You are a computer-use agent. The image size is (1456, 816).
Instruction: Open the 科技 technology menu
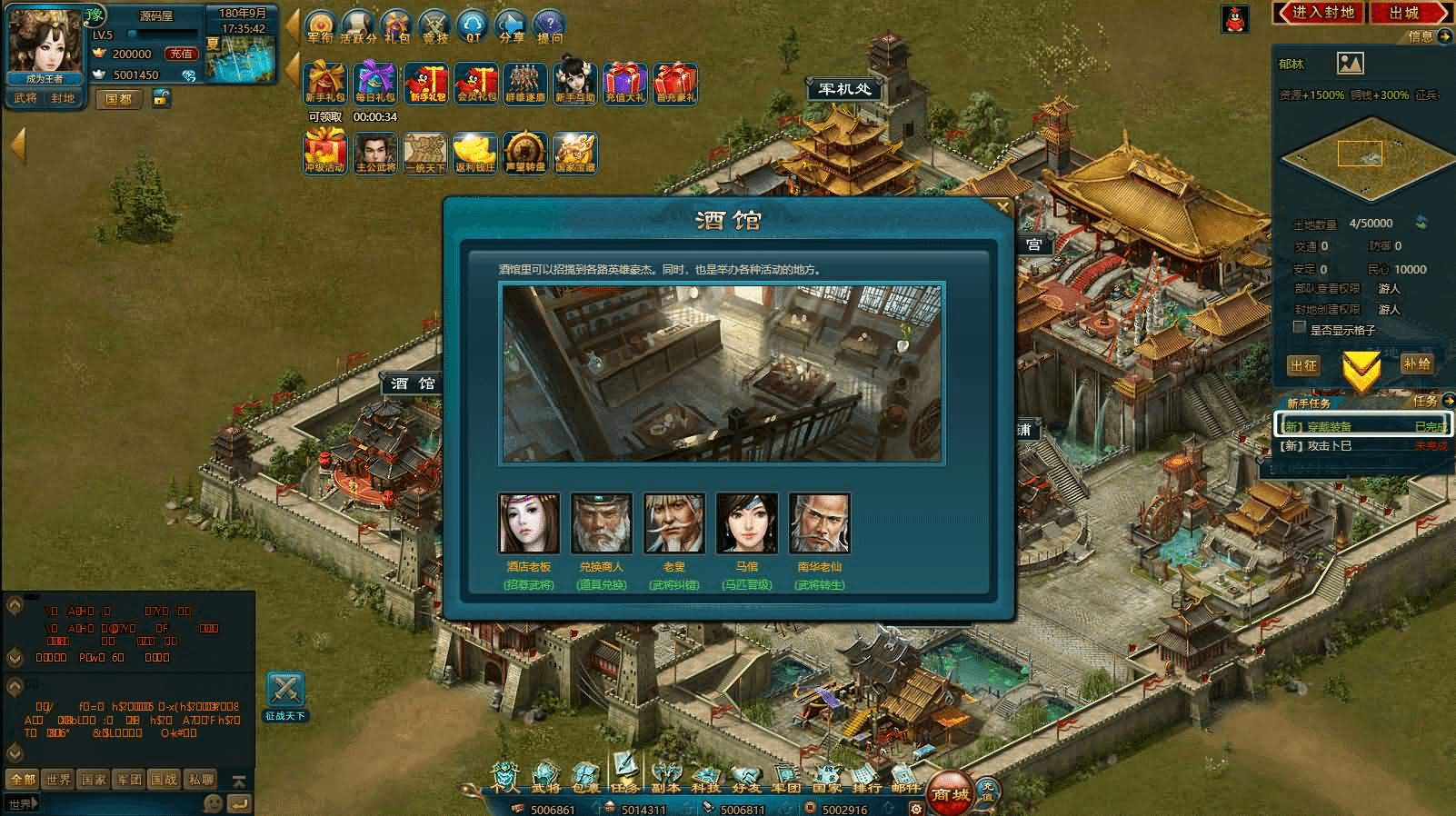(x=705, y=778)
